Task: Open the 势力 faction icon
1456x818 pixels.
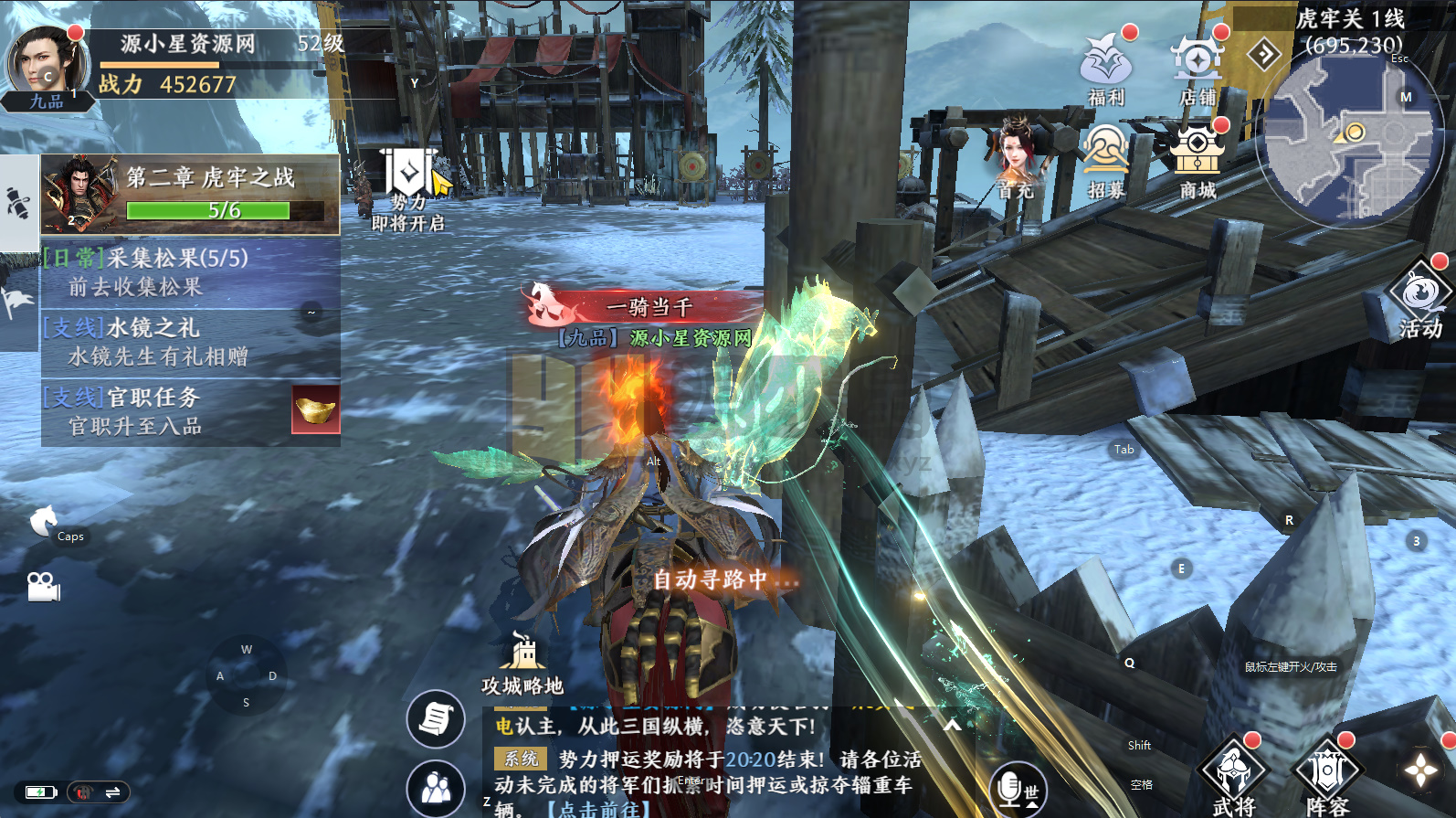Action: tap(408, 176)
